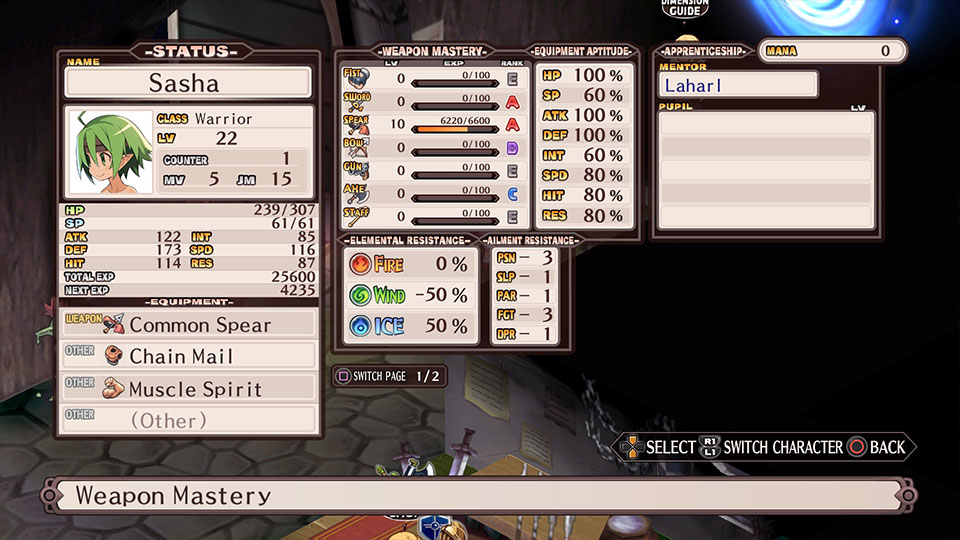Image resolution: width=960 pixels, height=540 pixels.
Task: Select the Gun weapon mastery row
Action: coord(435,170)
